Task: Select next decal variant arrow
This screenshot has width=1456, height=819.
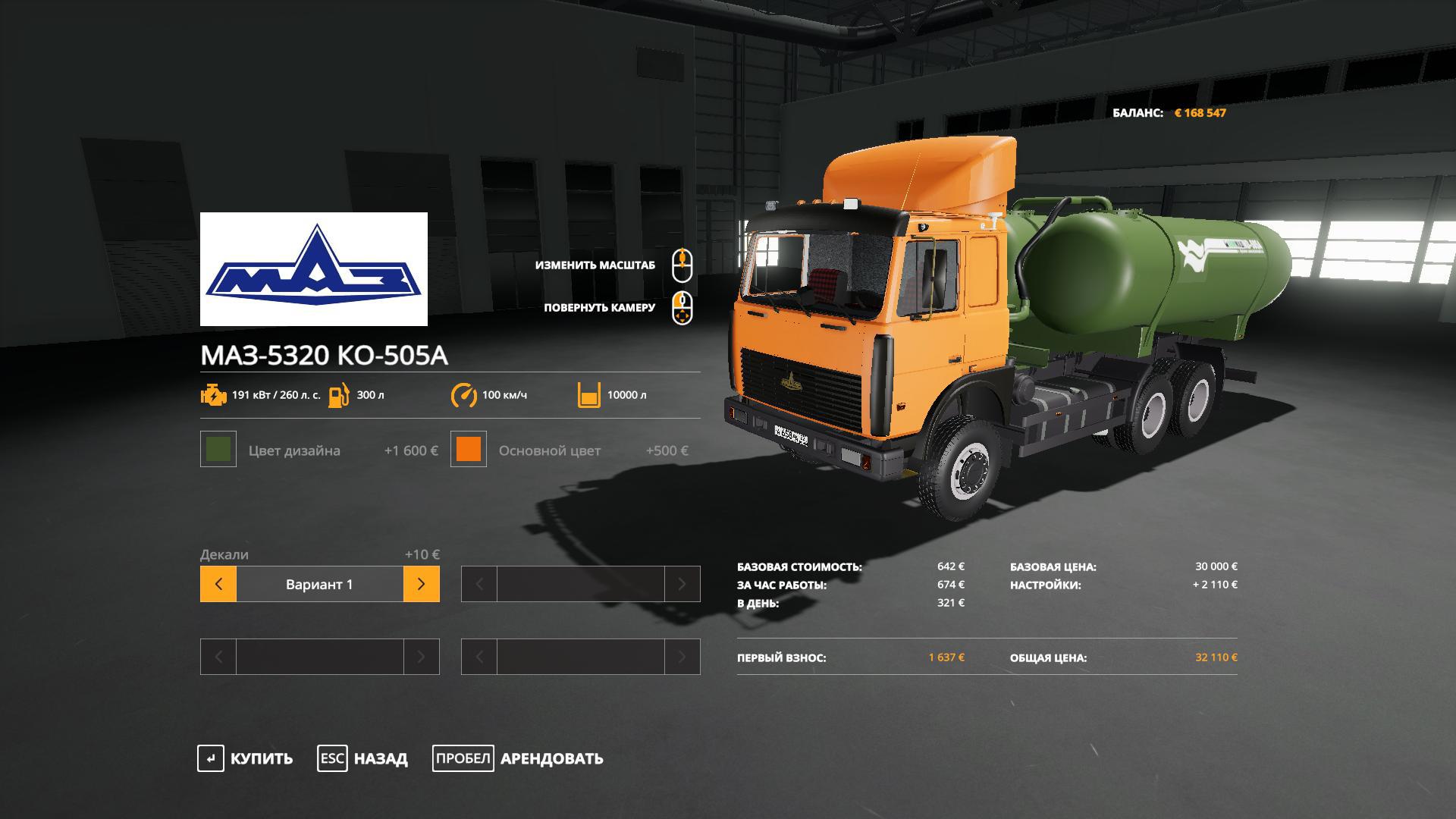Action: click(422, 584)
